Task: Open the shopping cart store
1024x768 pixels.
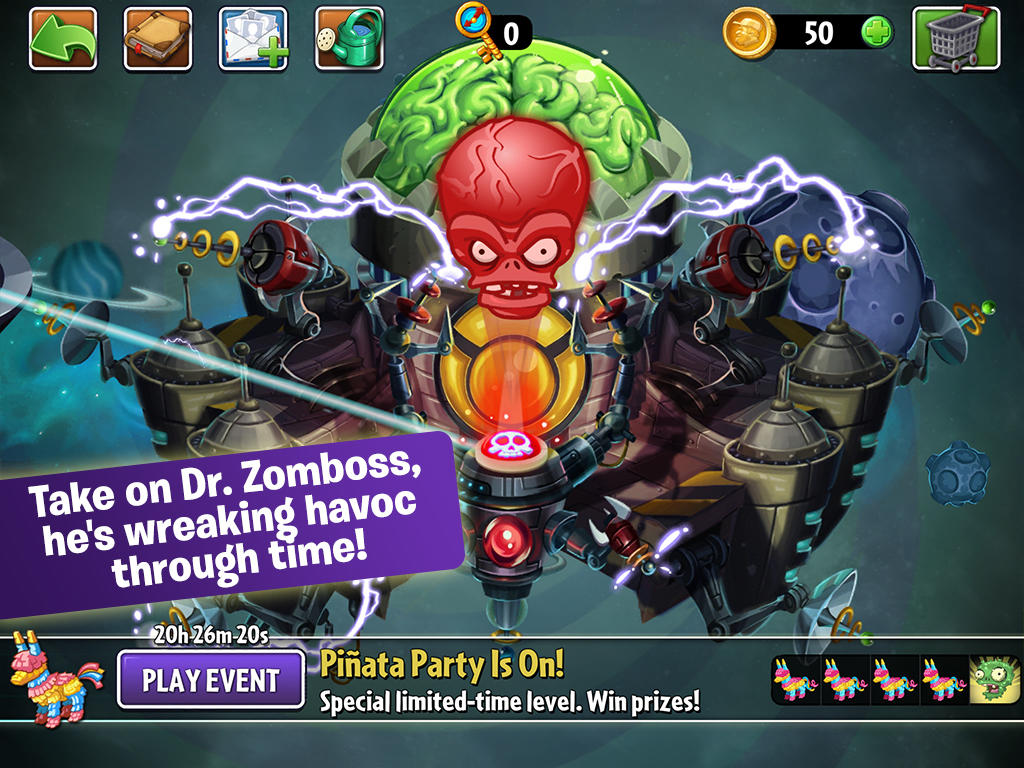Action: tap(956, 39)
